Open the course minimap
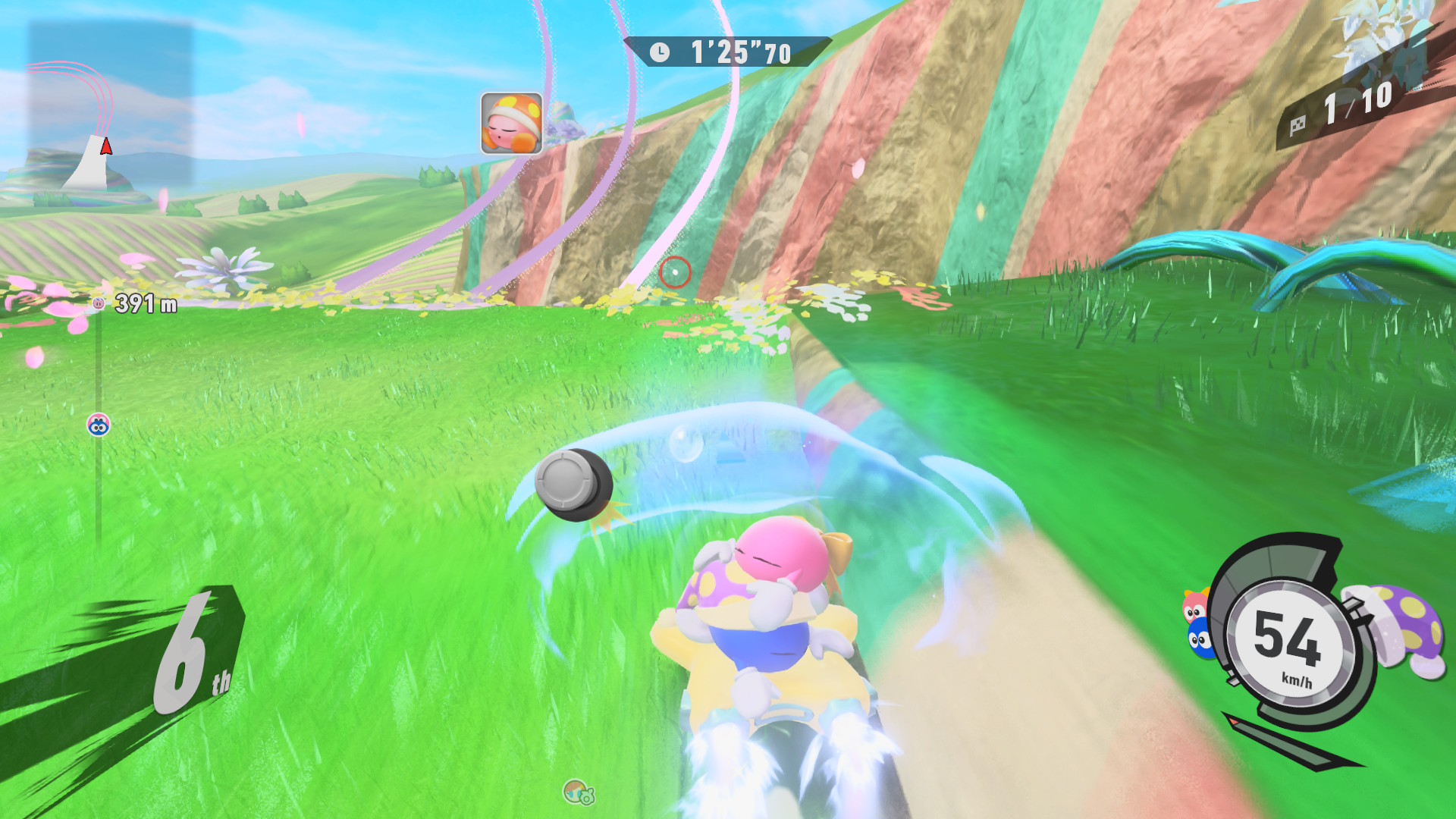 point(110,106)
